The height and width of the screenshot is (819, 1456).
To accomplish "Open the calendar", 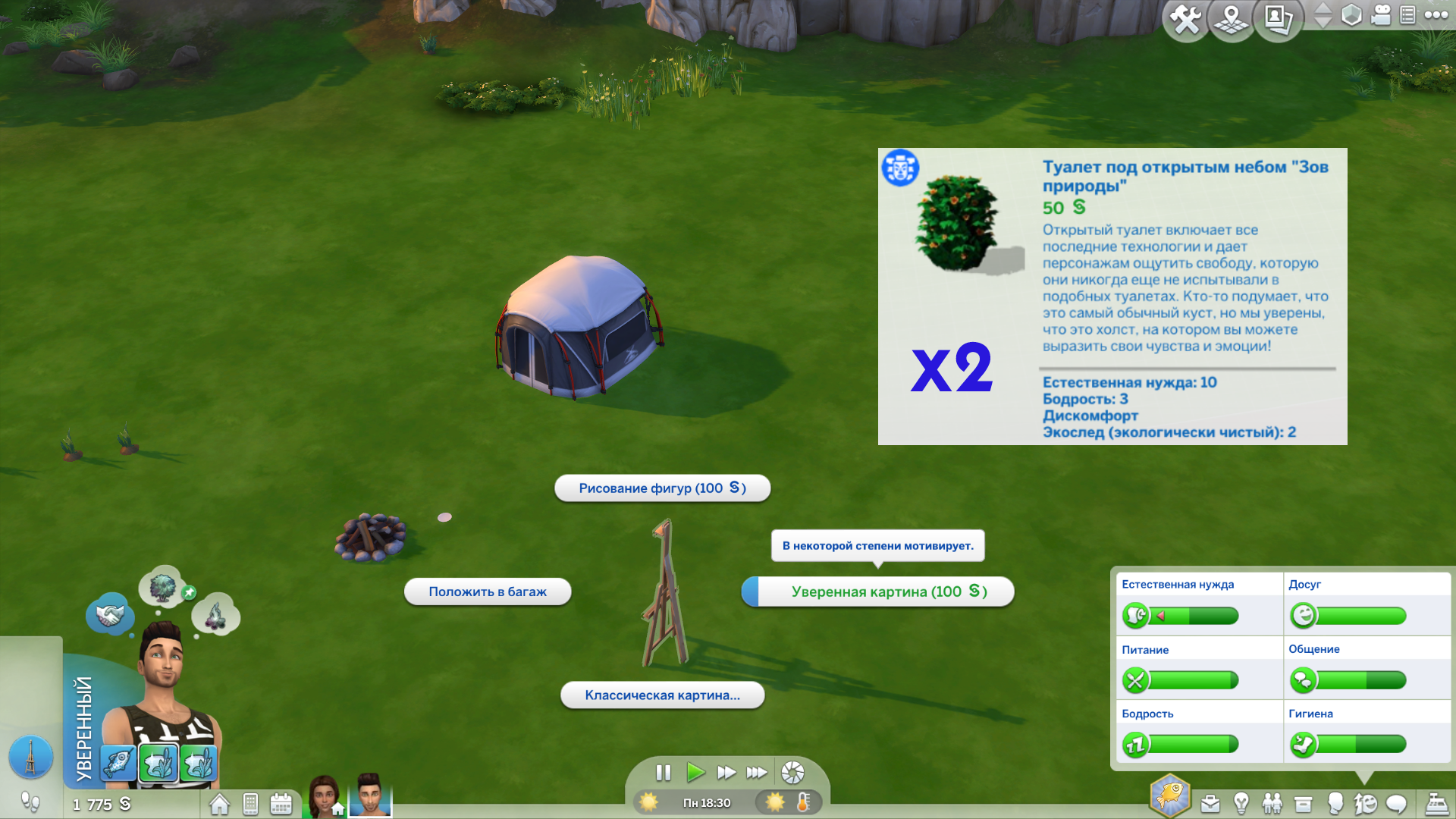I will (x=281, y=804).
